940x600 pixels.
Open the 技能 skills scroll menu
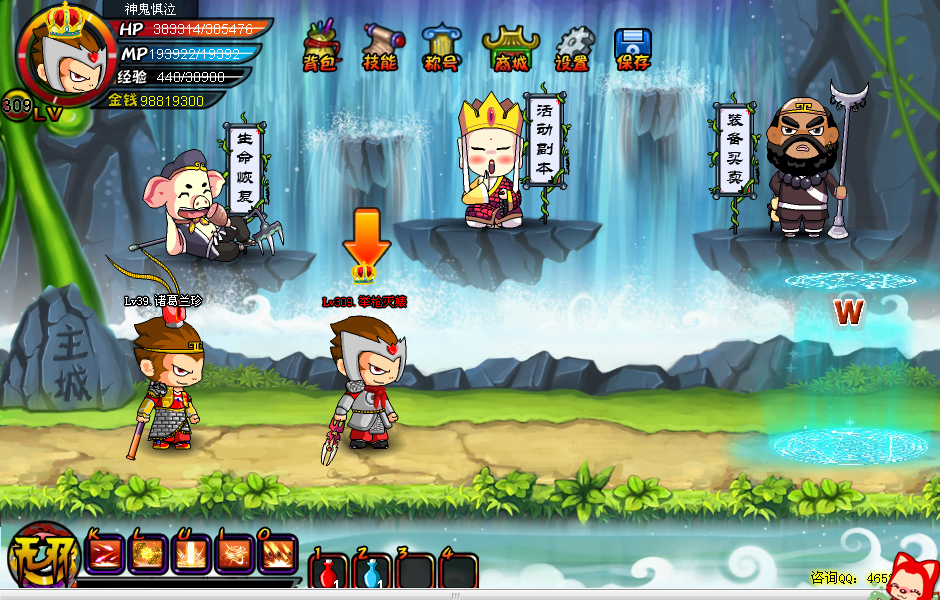tap(380, 46)
